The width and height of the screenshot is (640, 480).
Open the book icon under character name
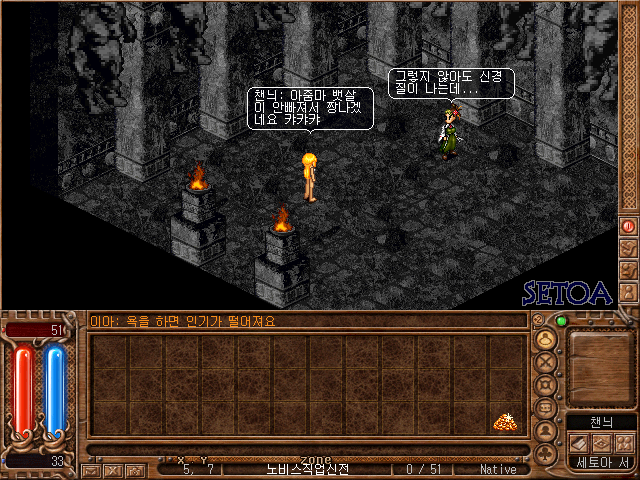pyautogui.click(x=581, y=442)
